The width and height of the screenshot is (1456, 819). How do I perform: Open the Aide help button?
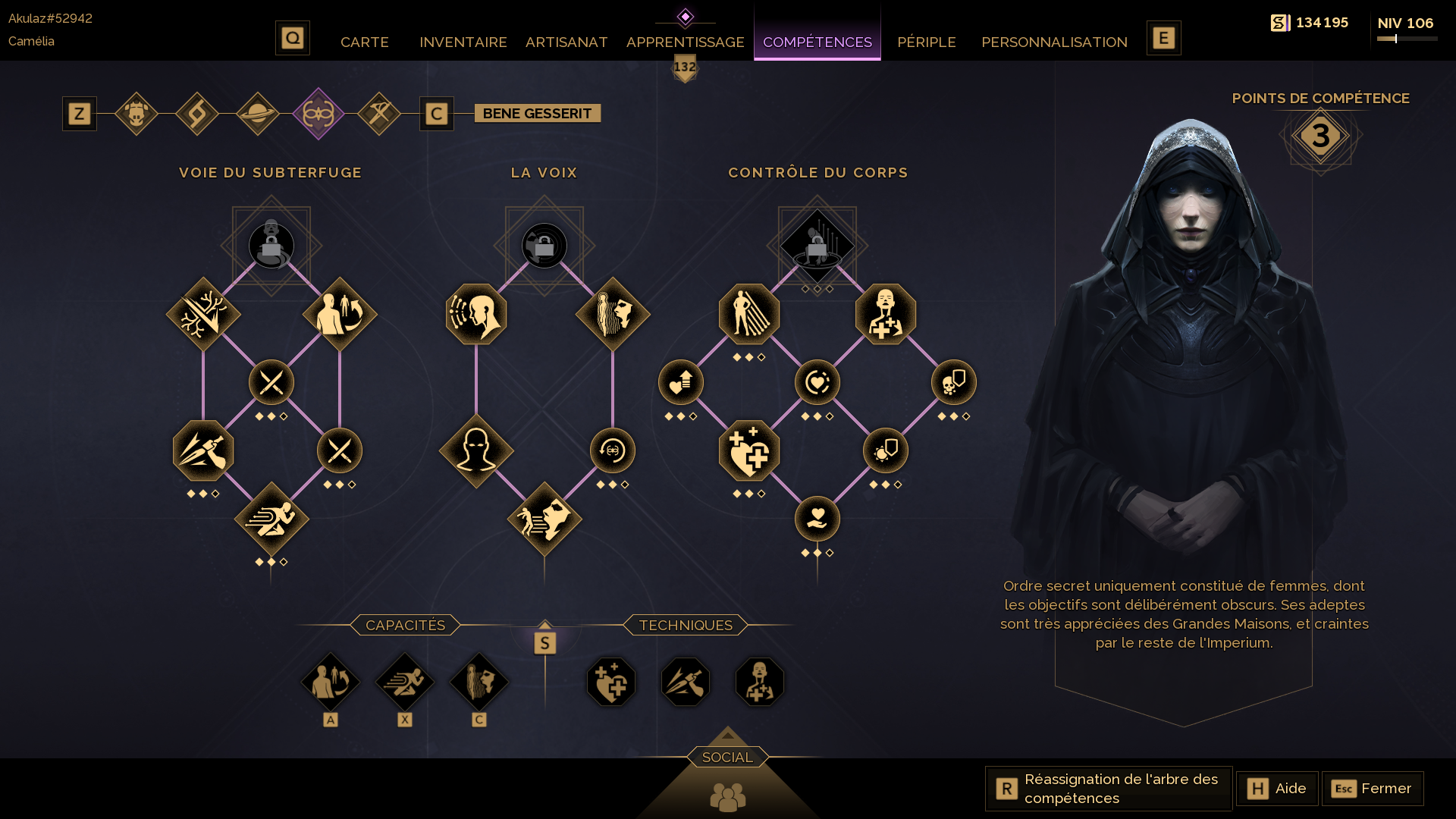pyautogui.click(x=1277, y=789)
